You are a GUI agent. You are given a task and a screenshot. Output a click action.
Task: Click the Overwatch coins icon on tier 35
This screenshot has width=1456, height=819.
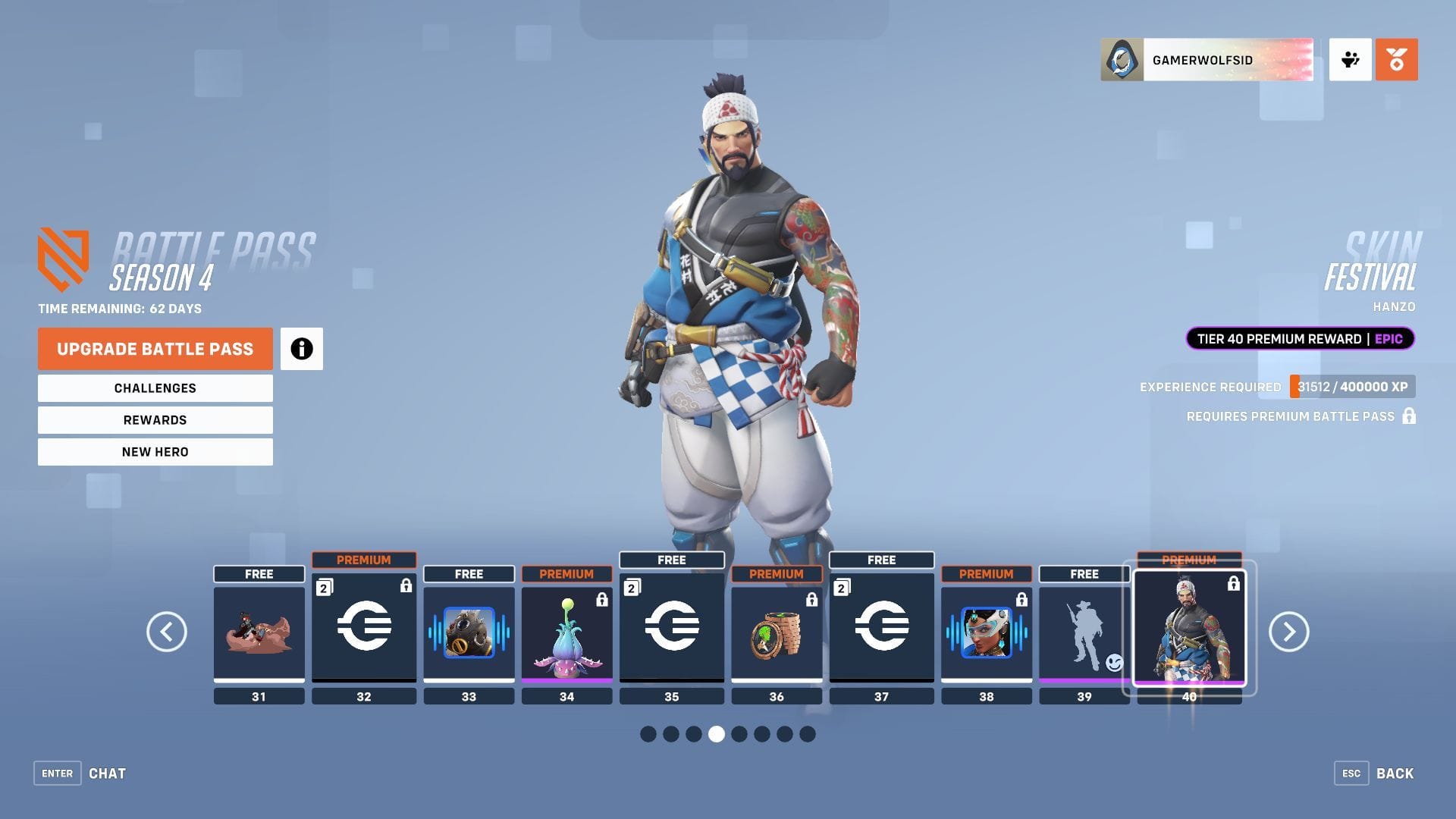[671, 627]
